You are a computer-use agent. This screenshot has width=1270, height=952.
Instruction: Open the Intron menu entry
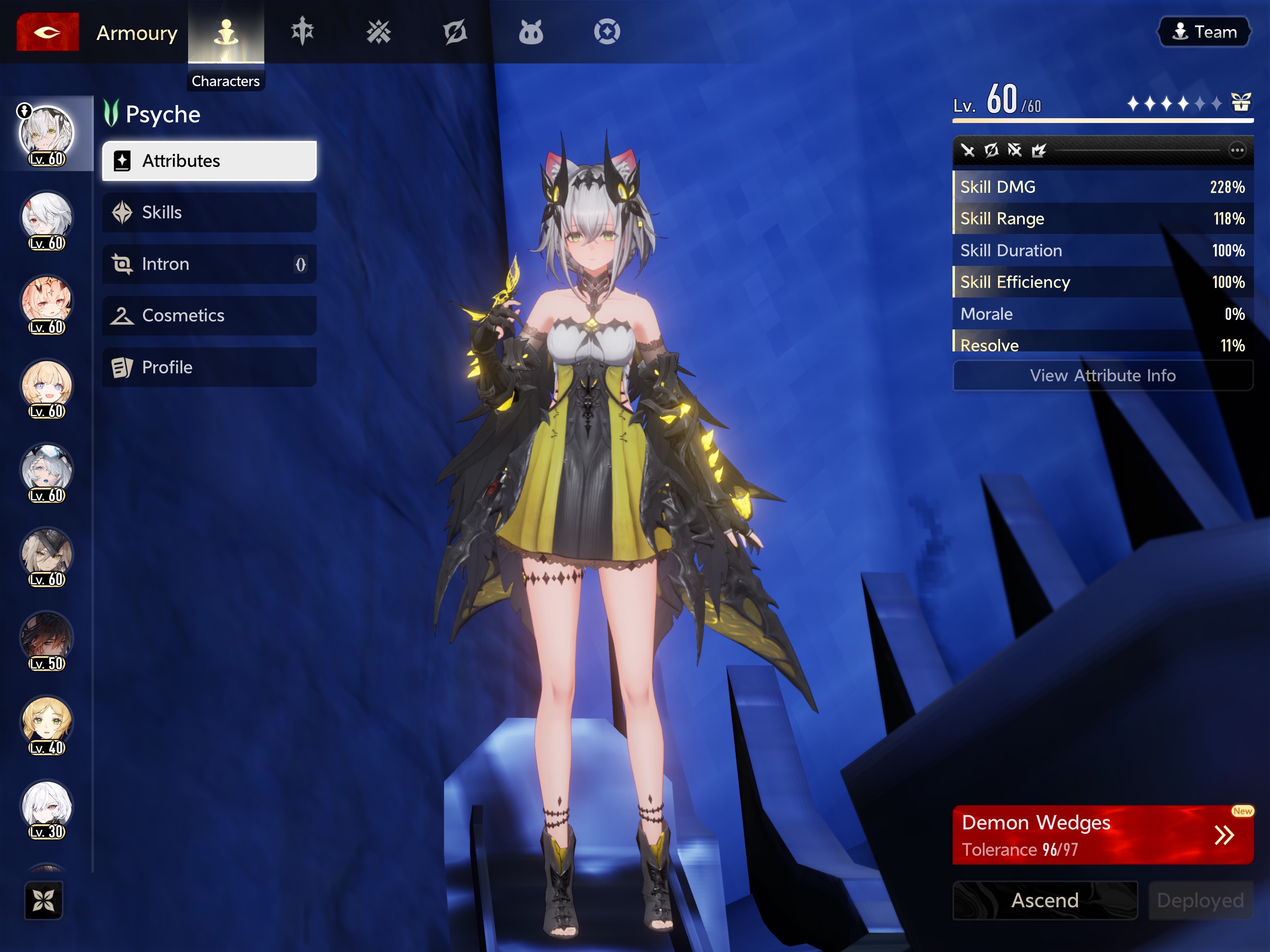tap(209, 264)
